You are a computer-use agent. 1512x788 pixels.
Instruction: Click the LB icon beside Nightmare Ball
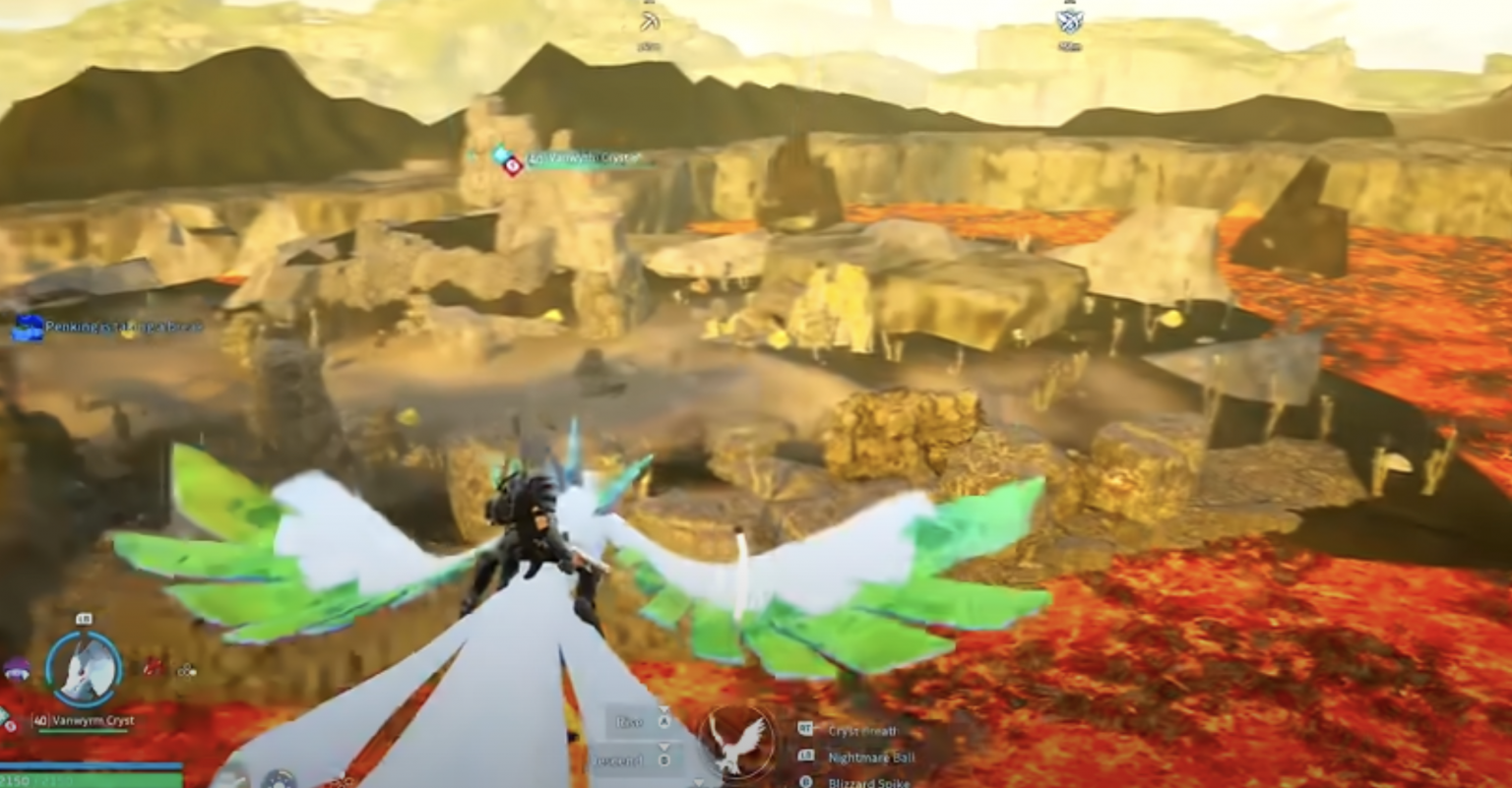point(805,757)
